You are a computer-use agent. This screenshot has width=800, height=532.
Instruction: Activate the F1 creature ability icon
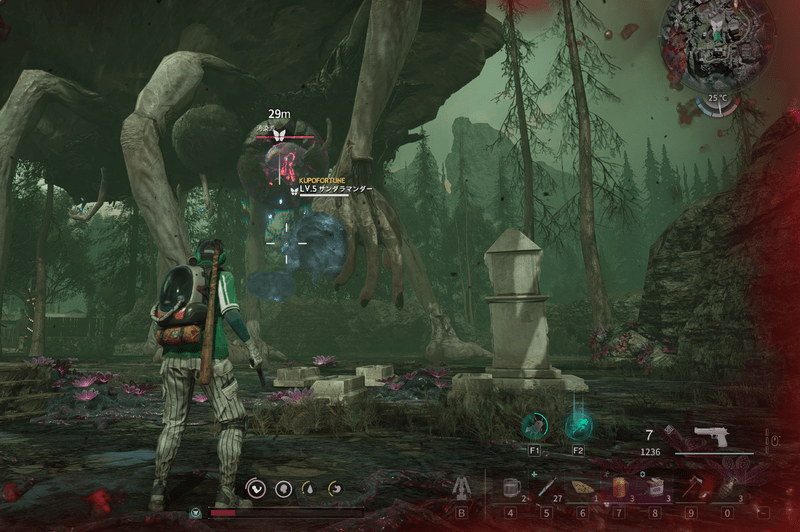click(535, 427)
